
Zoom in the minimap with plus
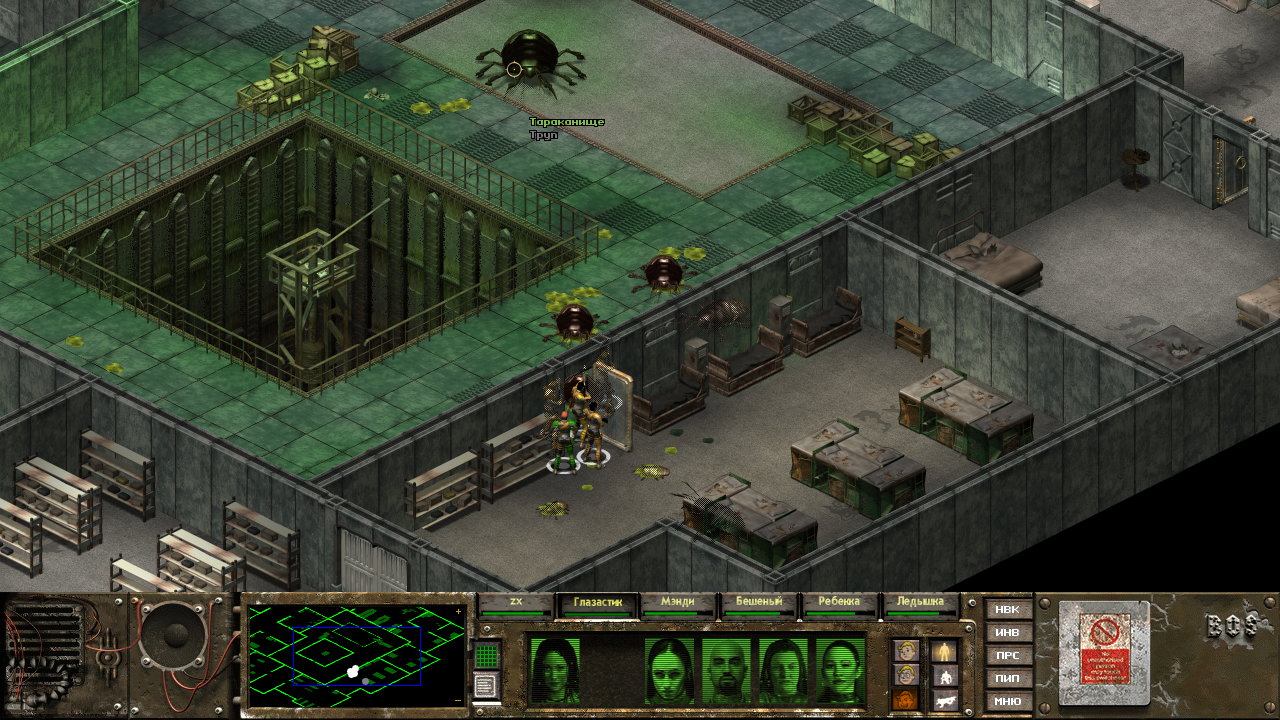coord(459,611)
